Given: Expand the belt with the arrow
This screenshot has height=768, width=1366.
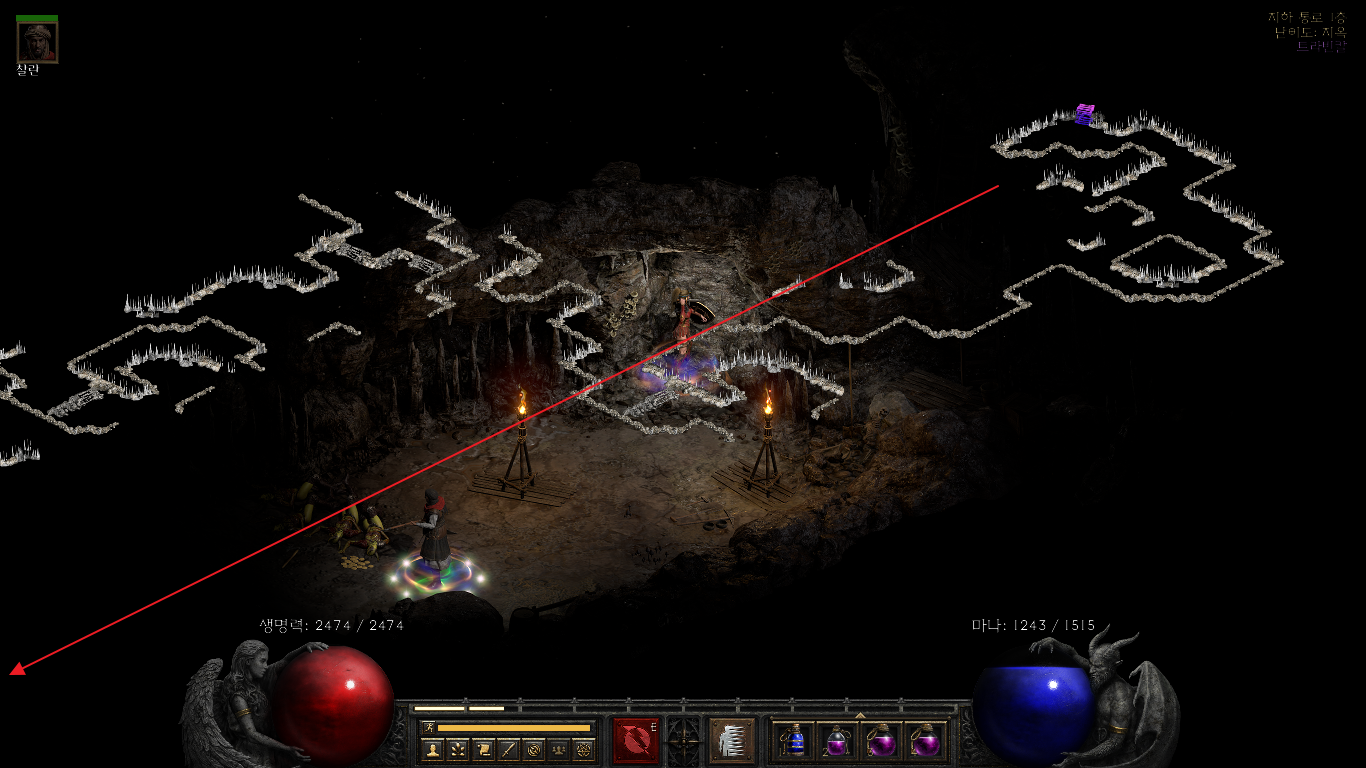Looking at the screenshot, I should coord(860,715).
